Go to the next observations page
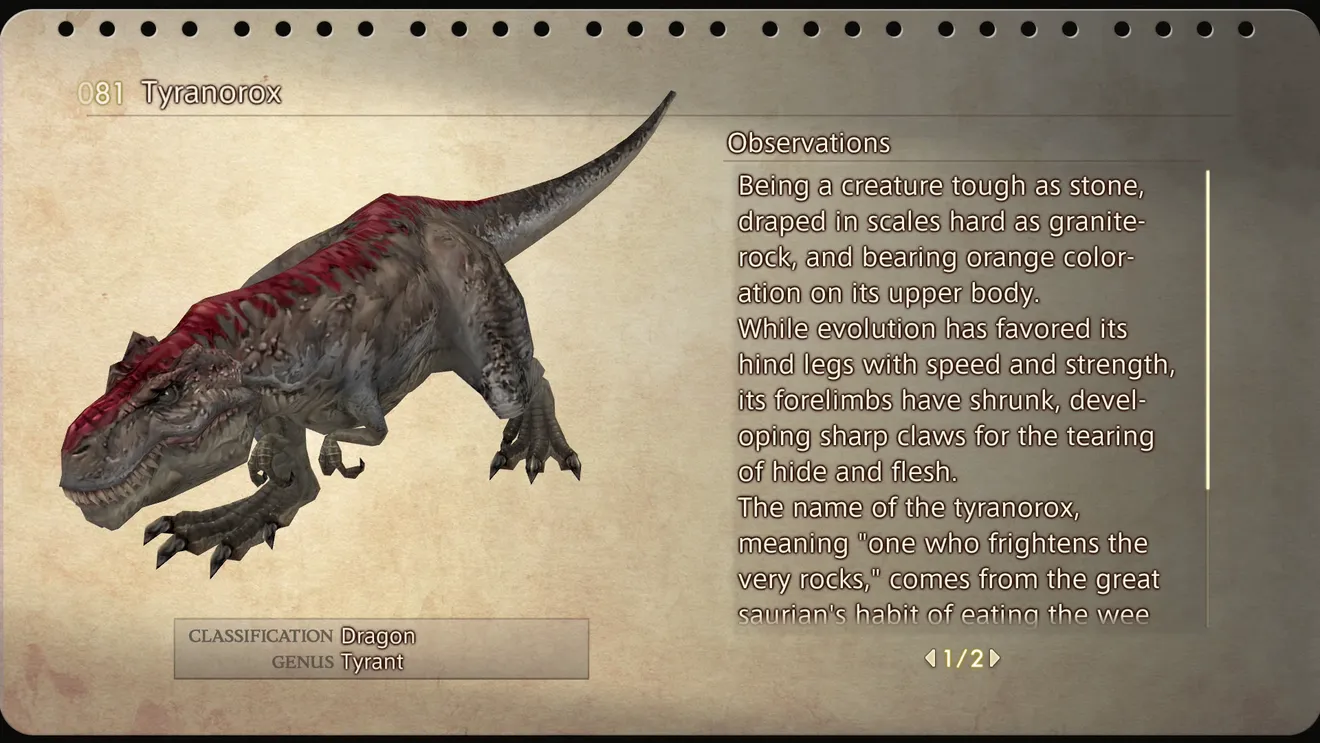This screenshot has height=743, width=1320. (x=995, y=658)
